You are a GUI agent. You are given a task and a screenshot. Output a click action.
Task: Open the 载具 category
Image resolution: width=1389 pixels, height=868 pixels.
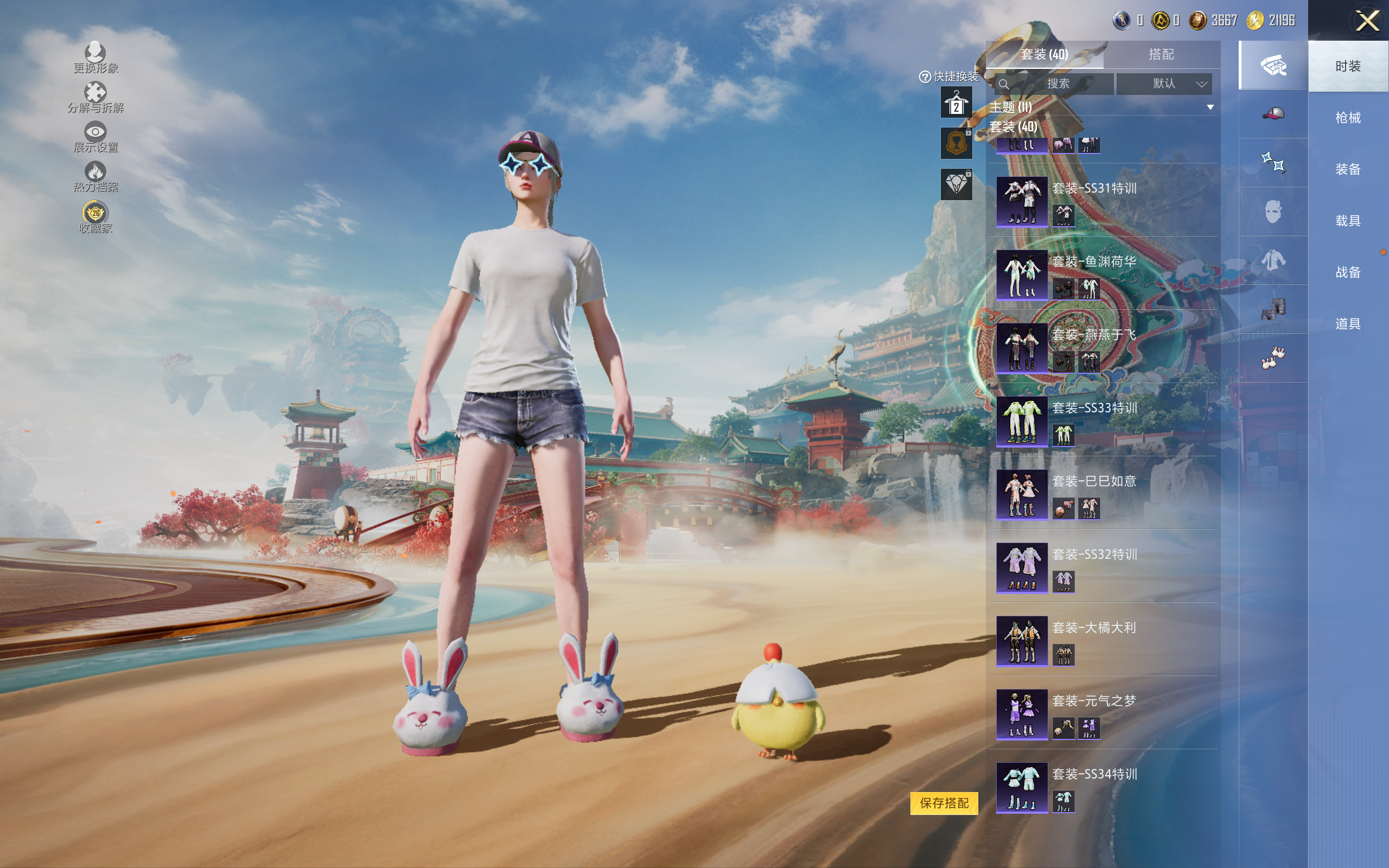1347,221
